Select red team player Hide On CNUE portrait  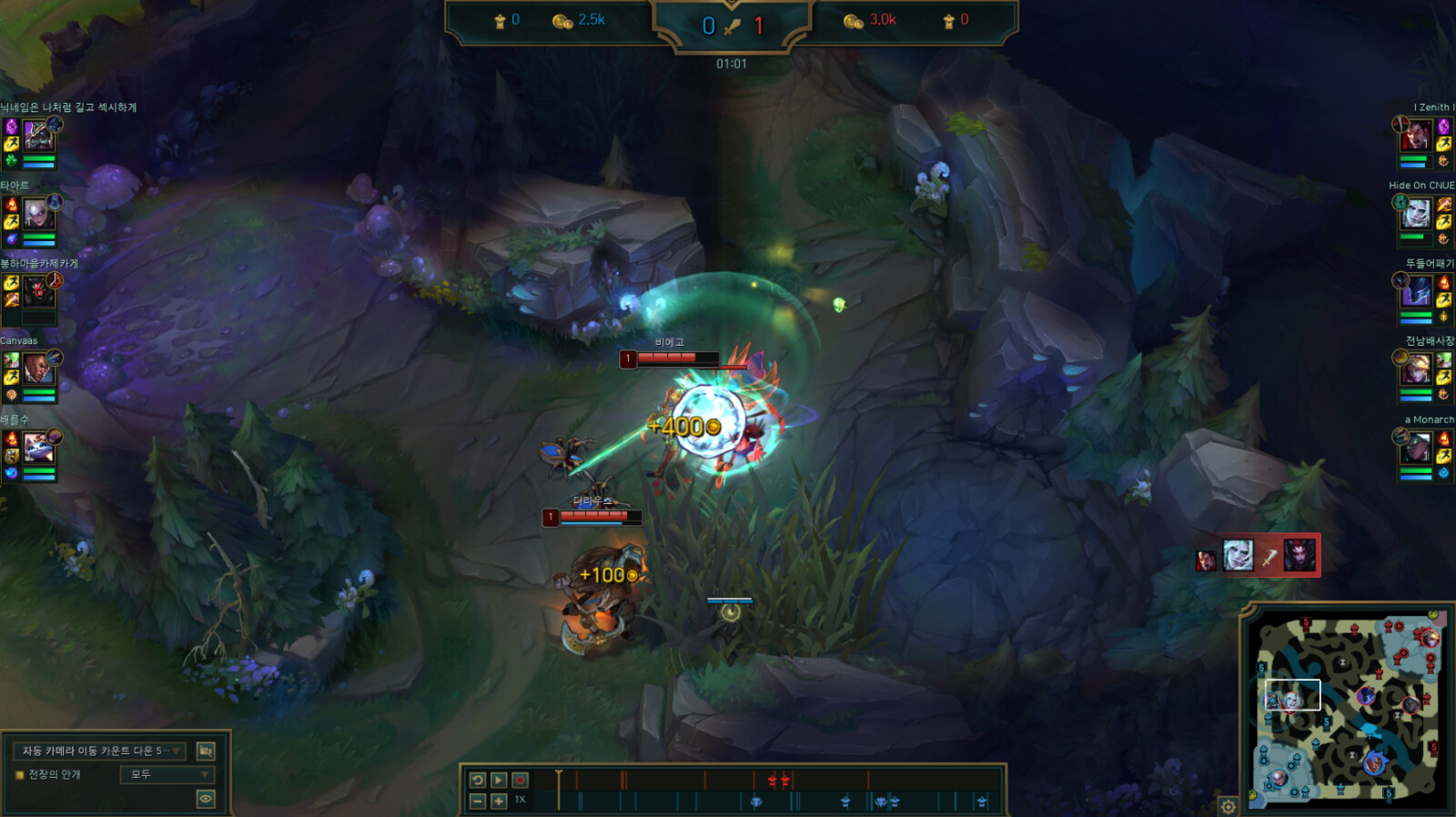click(1416, 214)
